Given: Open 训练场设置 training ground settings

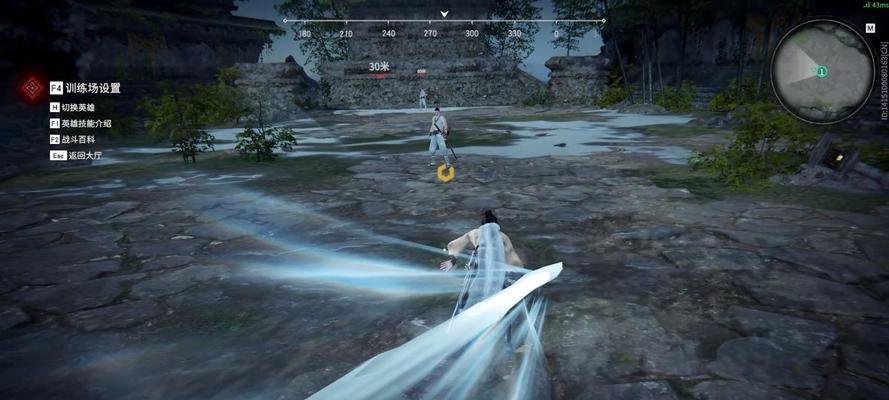Looking at the screenshot, I should point(92,88).
